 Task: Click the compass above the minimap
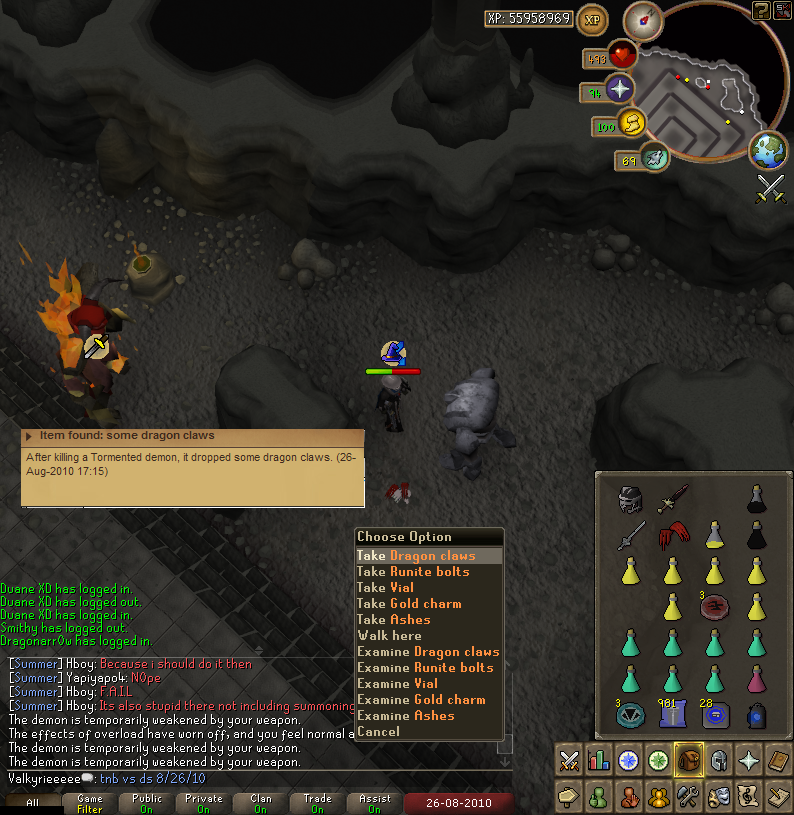tap(643, 20)
